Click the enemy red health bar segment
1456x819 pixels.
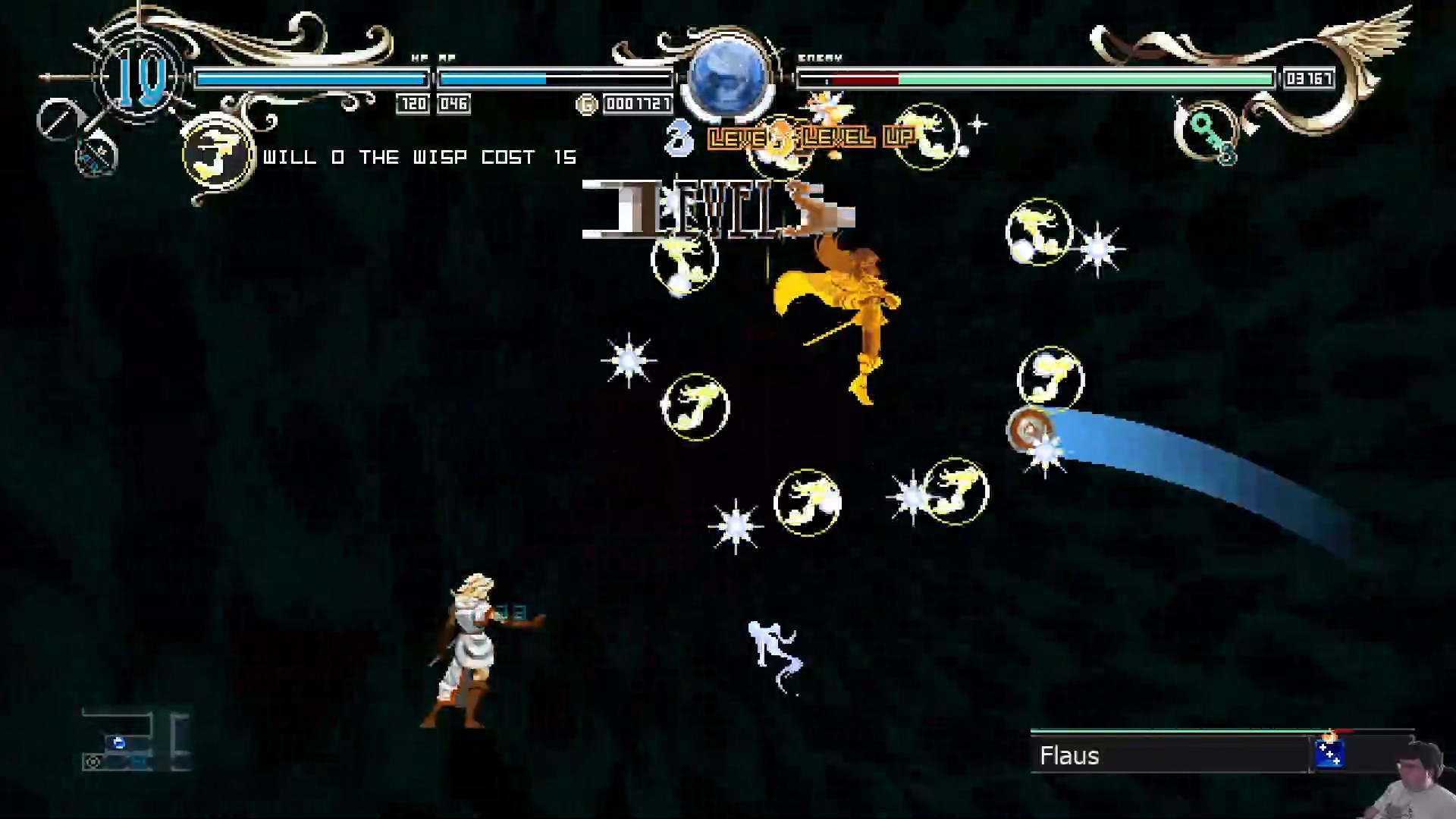(x=864, y=77)
